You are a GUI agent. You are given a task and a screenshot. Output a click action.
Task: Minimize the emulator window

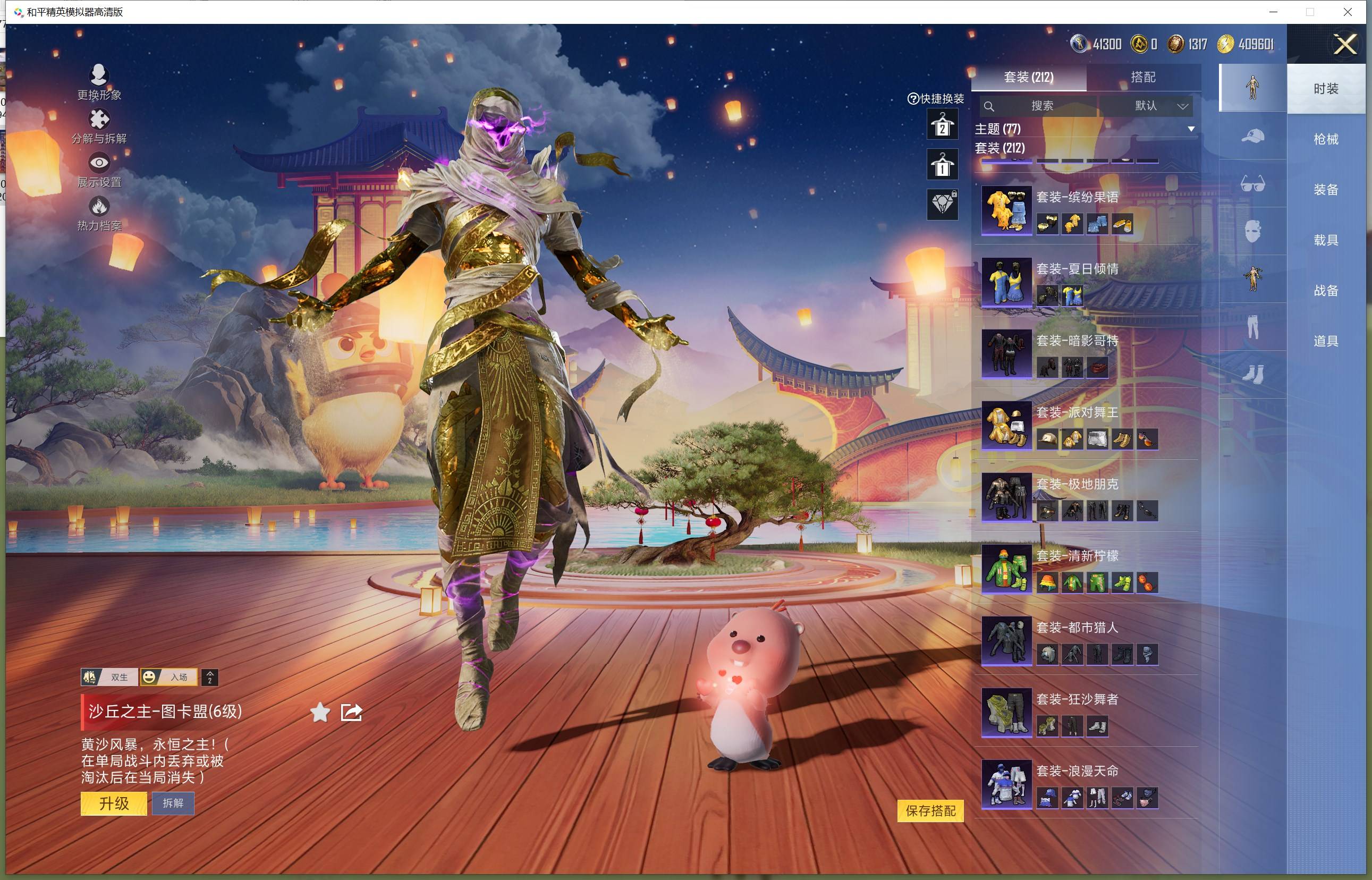tap(1273, 12)
